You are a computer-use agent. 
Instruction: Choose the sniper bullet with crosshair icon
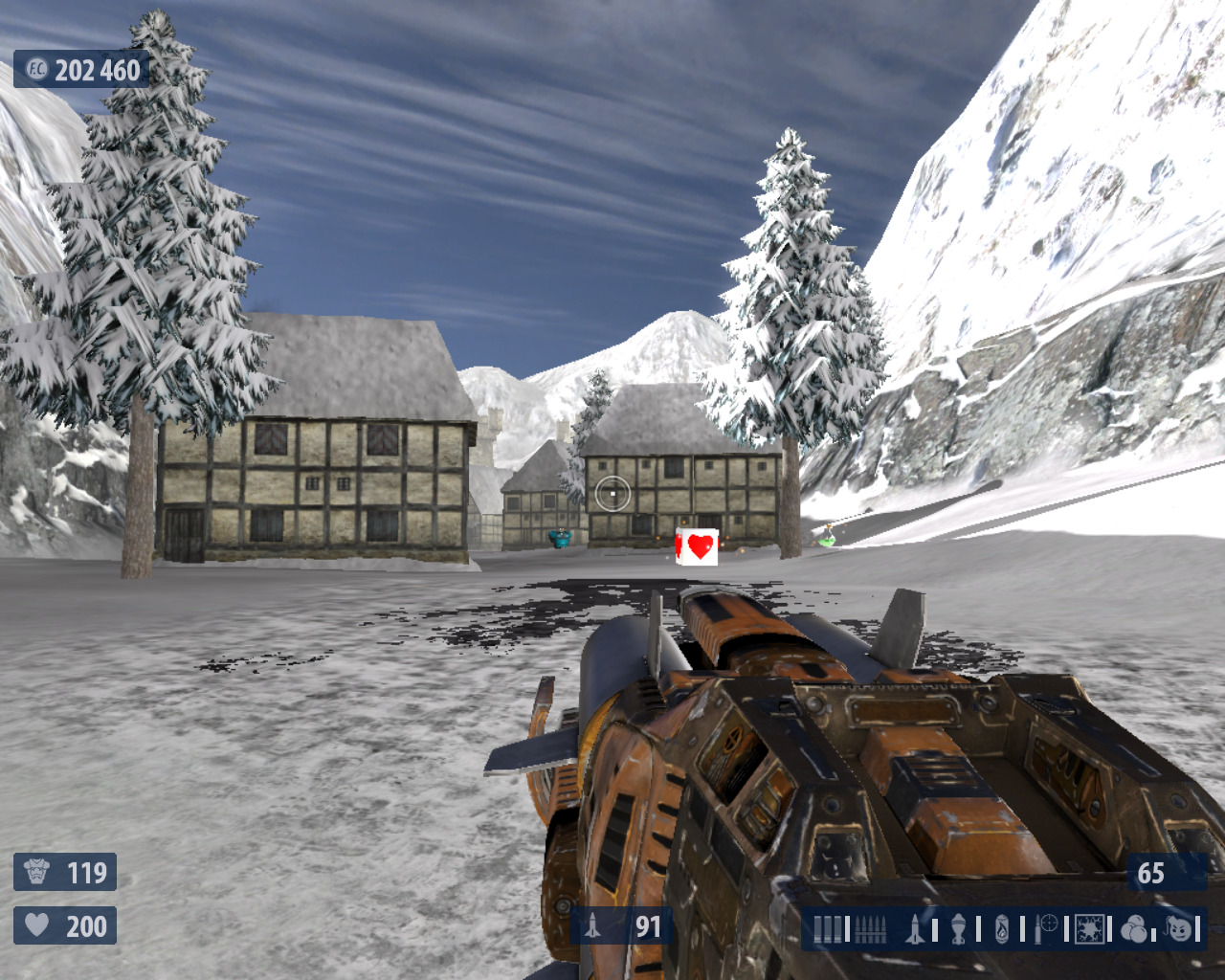tap(1046, 928)
